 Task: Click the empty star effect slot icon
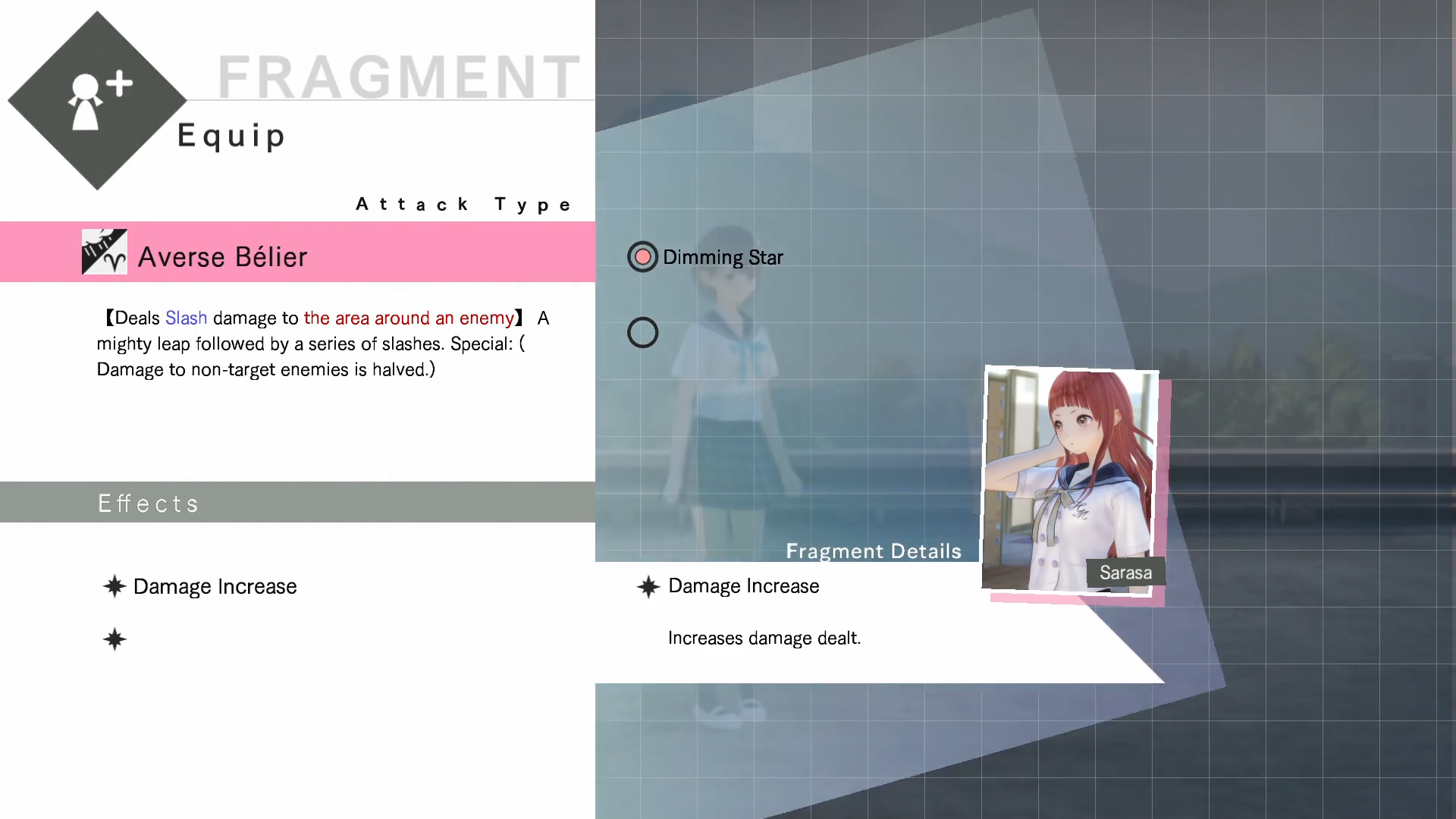[114, 639]
